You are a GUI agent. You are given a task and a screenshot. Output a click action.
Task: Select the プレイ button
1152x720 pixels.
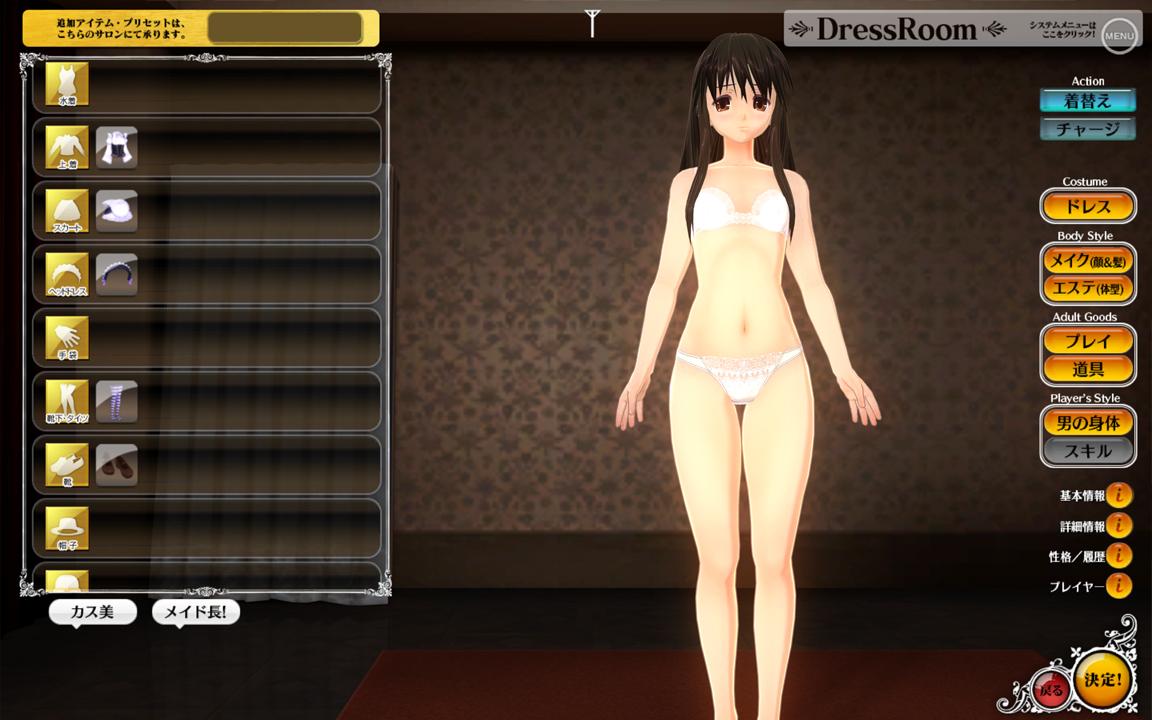1088,342
